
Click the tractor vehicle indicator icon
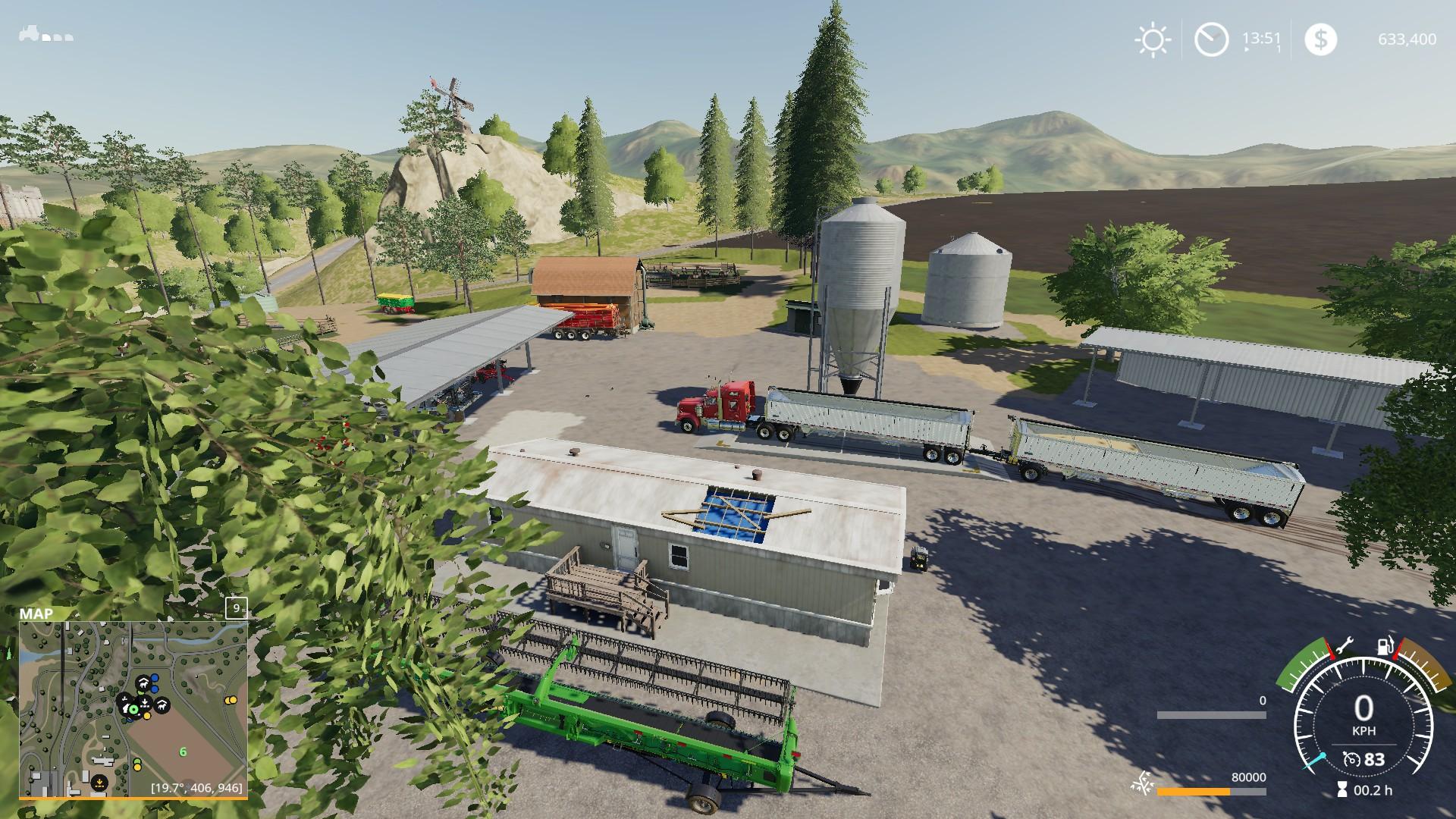pyautogui.click(x=31, y=34)
